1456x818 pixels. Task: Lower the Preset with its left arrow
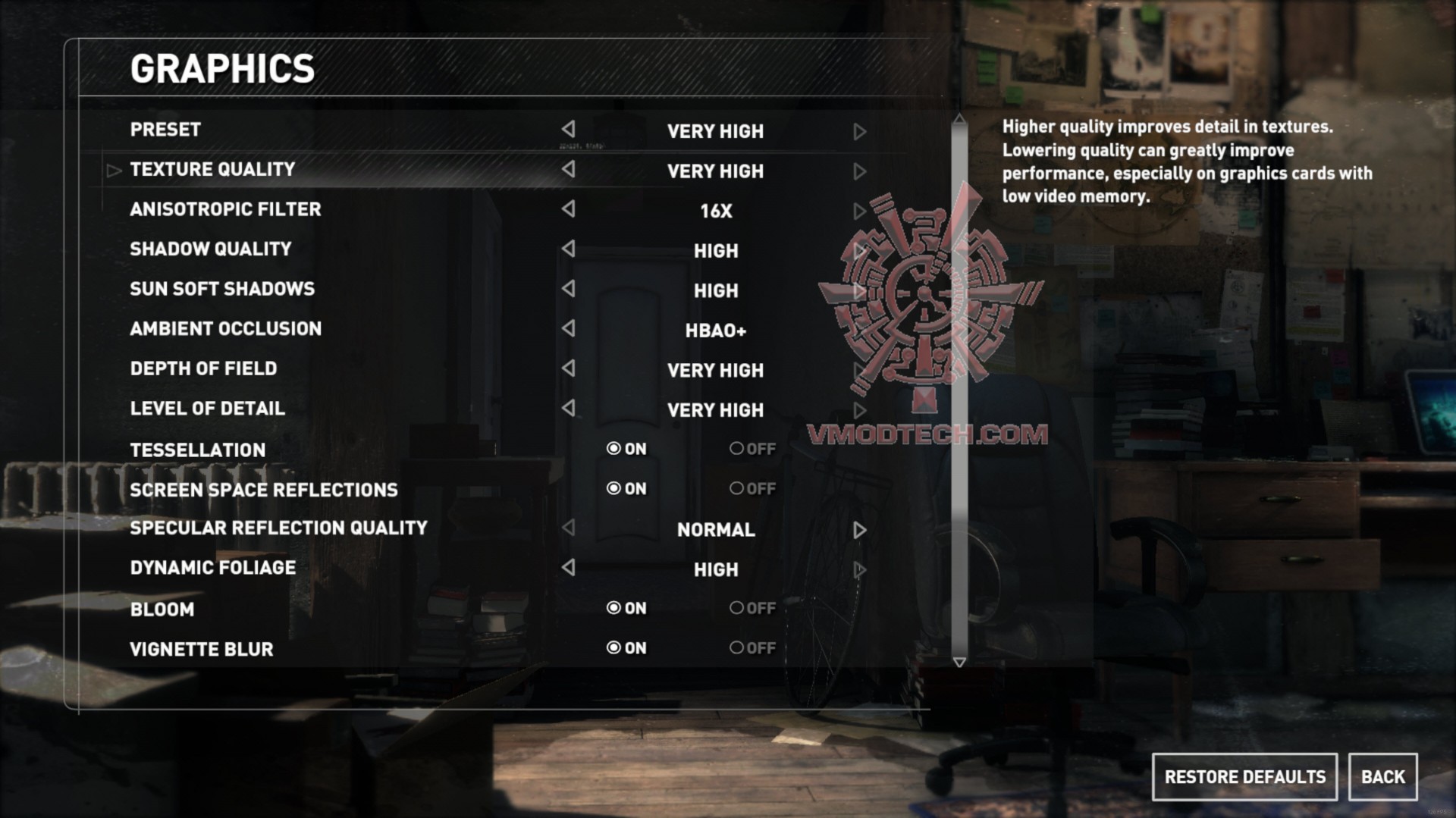coord(568,130)
